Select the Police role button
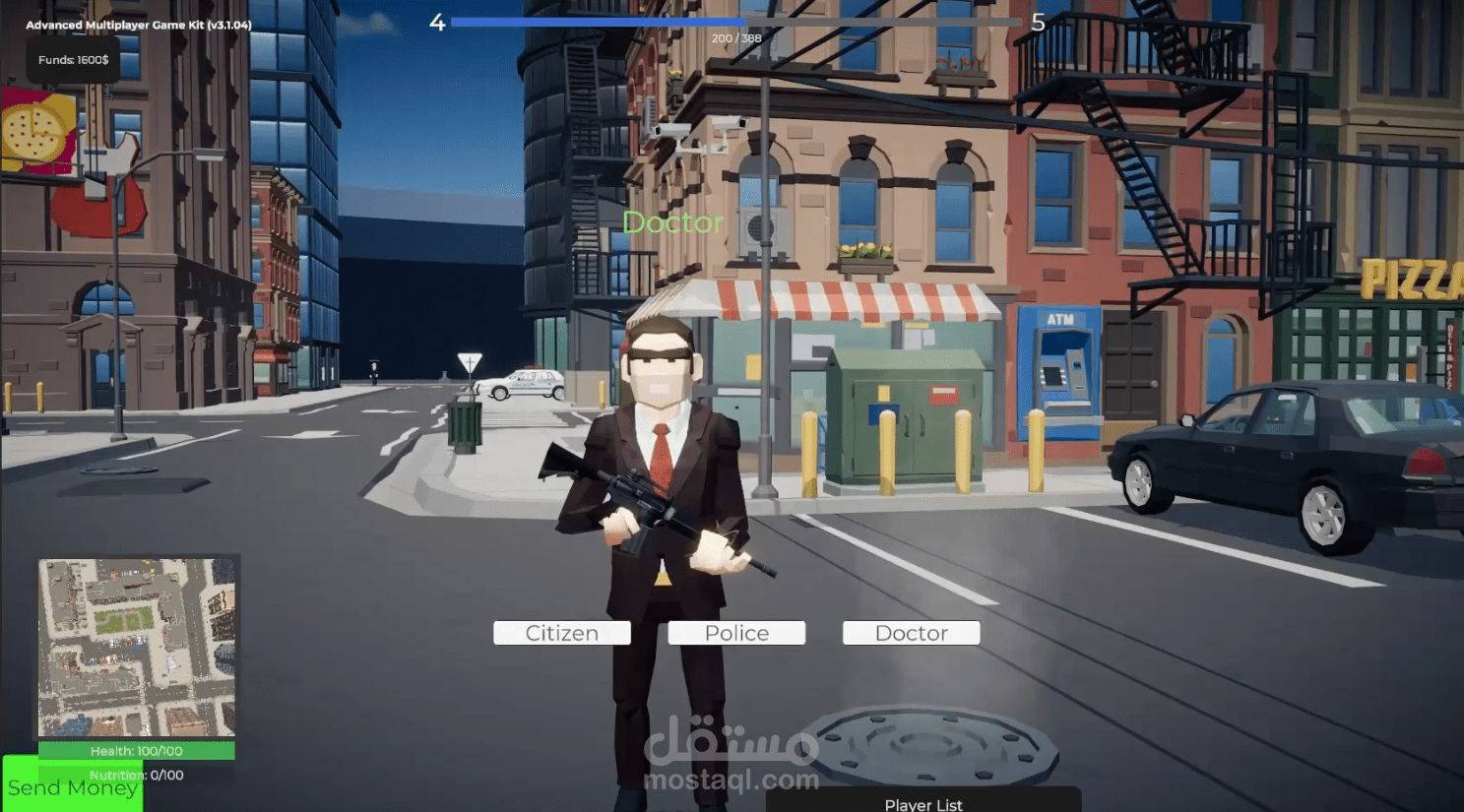 click(736, 633)
